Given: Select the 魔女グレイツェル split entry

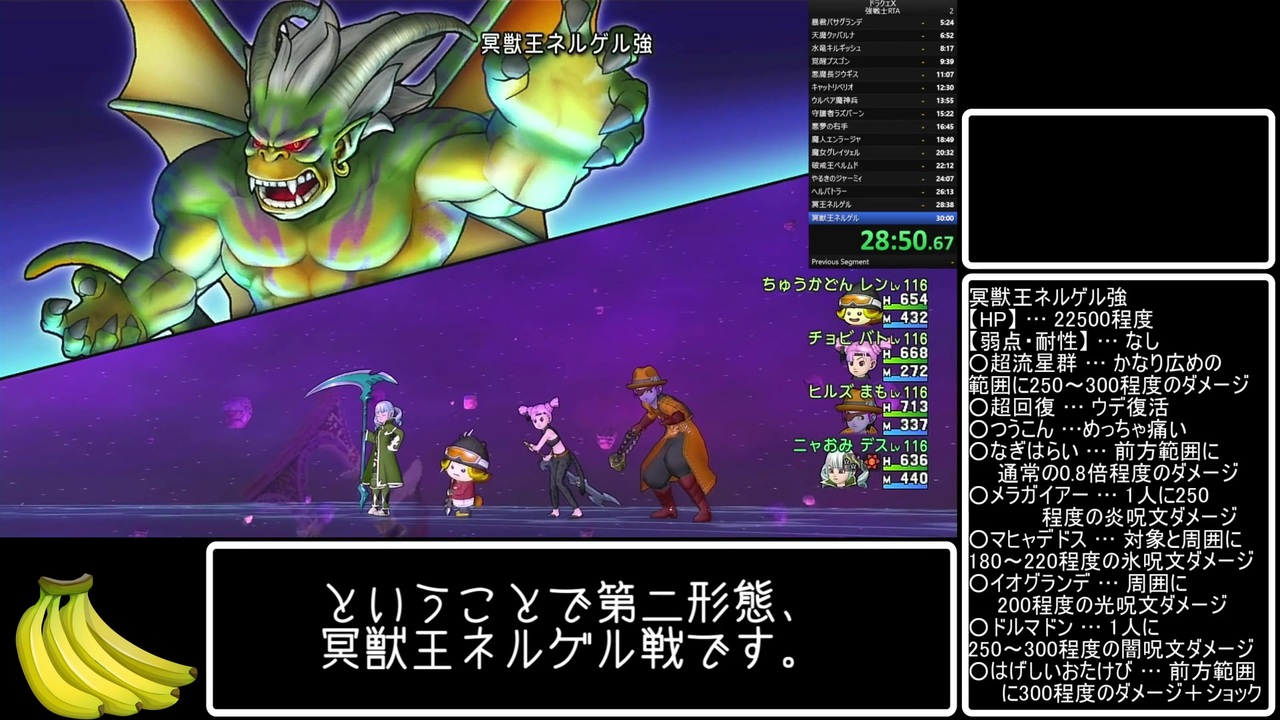Looking at the screenshot, I should [x=885, y=153].
